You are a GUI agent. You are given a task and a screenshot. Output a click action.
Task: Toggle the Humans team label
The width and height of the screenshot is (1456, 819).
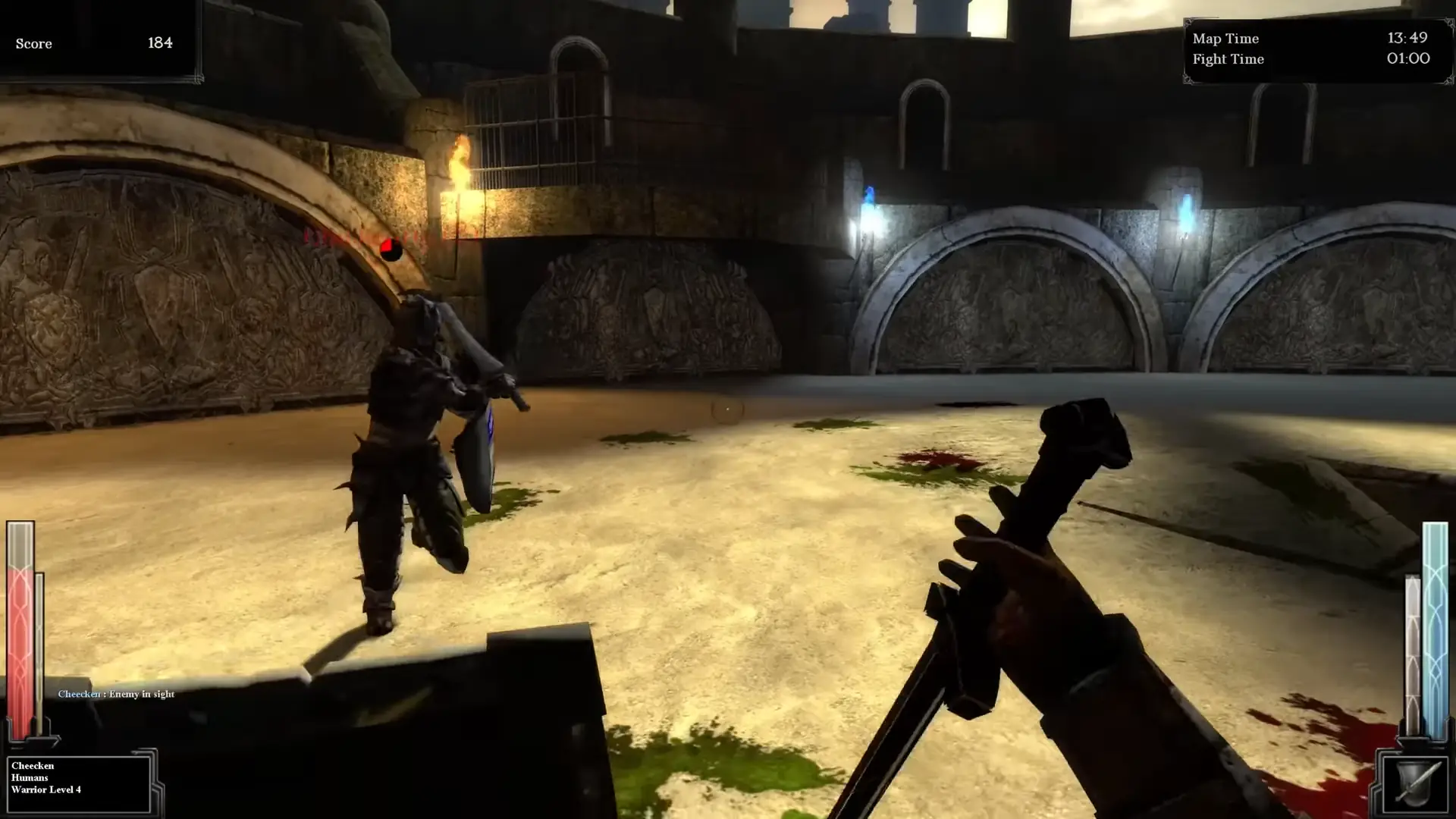(x=30, y=777)
